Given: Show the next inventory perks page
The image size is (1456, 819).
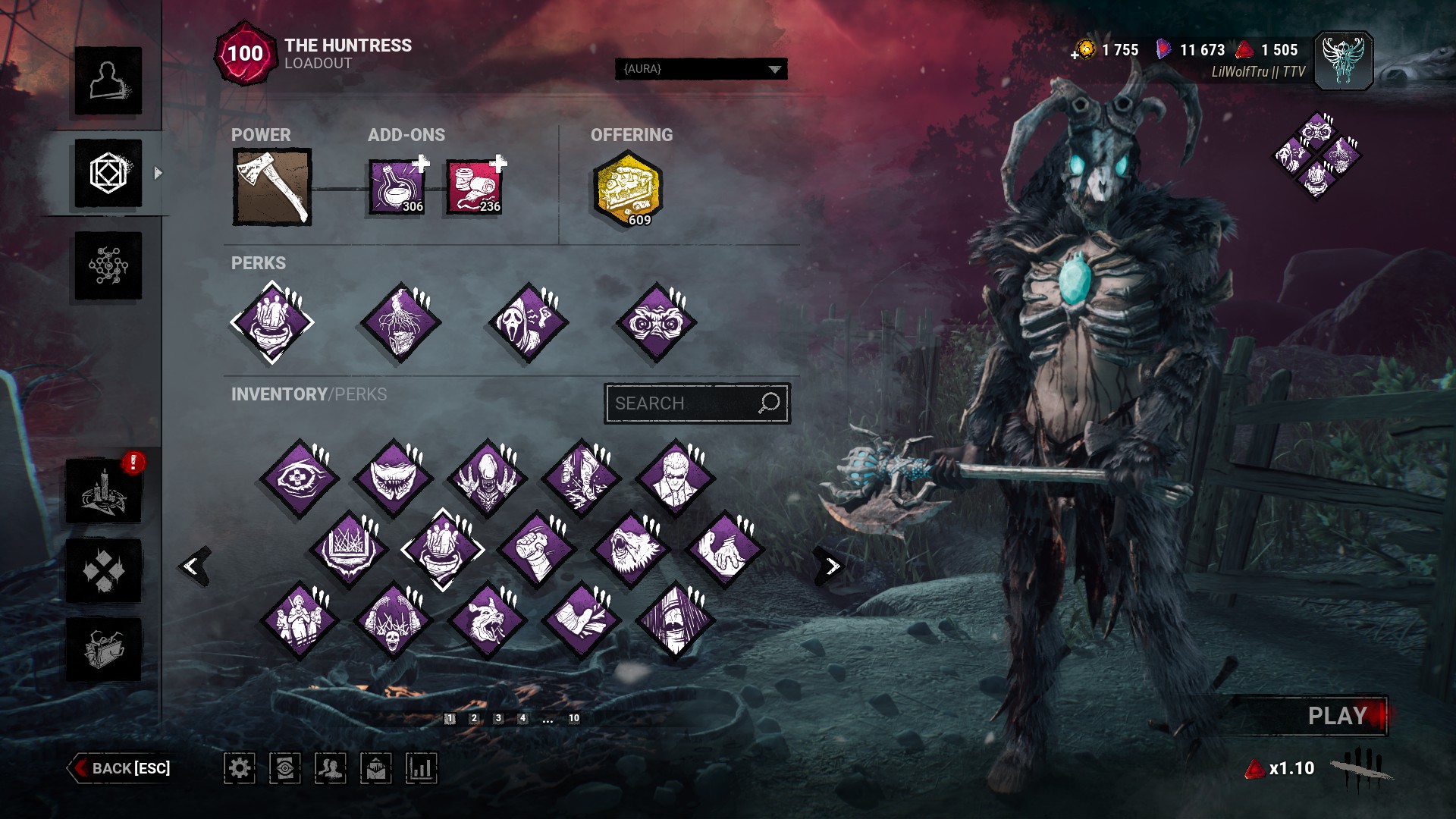Looking at the screenshot, I should point(832,566).
